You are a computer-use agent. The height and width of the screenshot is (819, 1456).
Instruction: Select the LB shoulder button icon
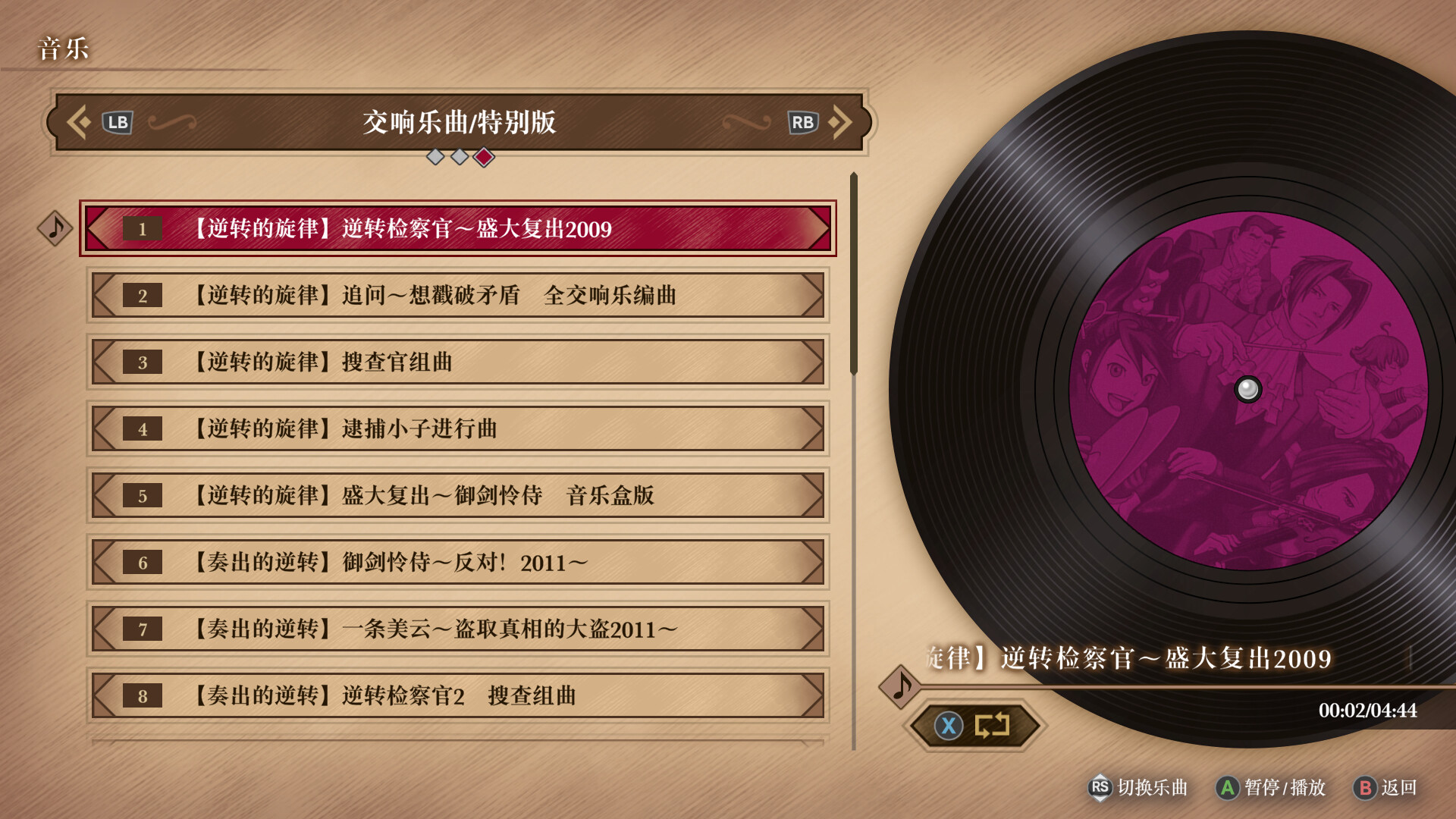[x=117, y=121]
